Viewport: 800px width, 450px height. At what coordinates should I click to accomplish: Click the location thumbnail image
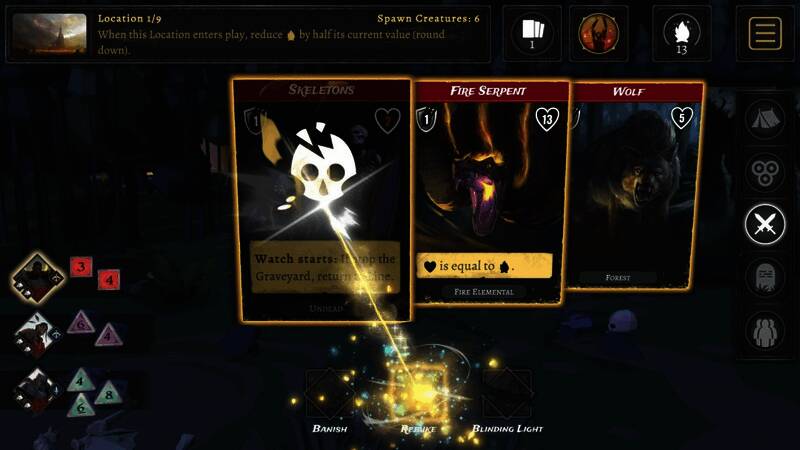pos(49,33)
